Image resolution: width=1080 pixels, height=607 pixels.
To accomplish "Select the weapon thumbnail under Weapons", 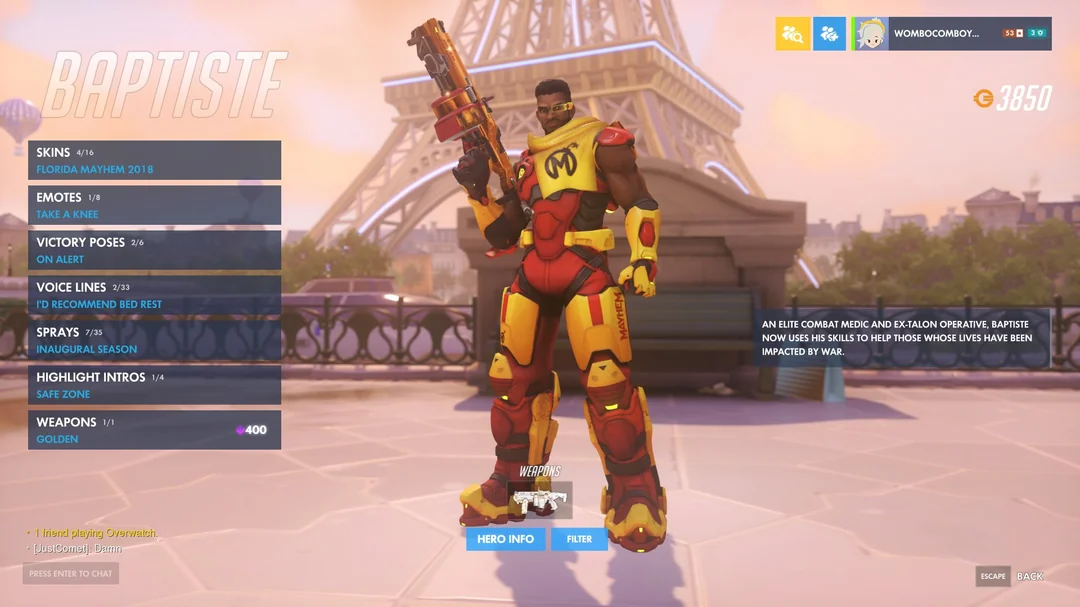I will tap(539, 500).
